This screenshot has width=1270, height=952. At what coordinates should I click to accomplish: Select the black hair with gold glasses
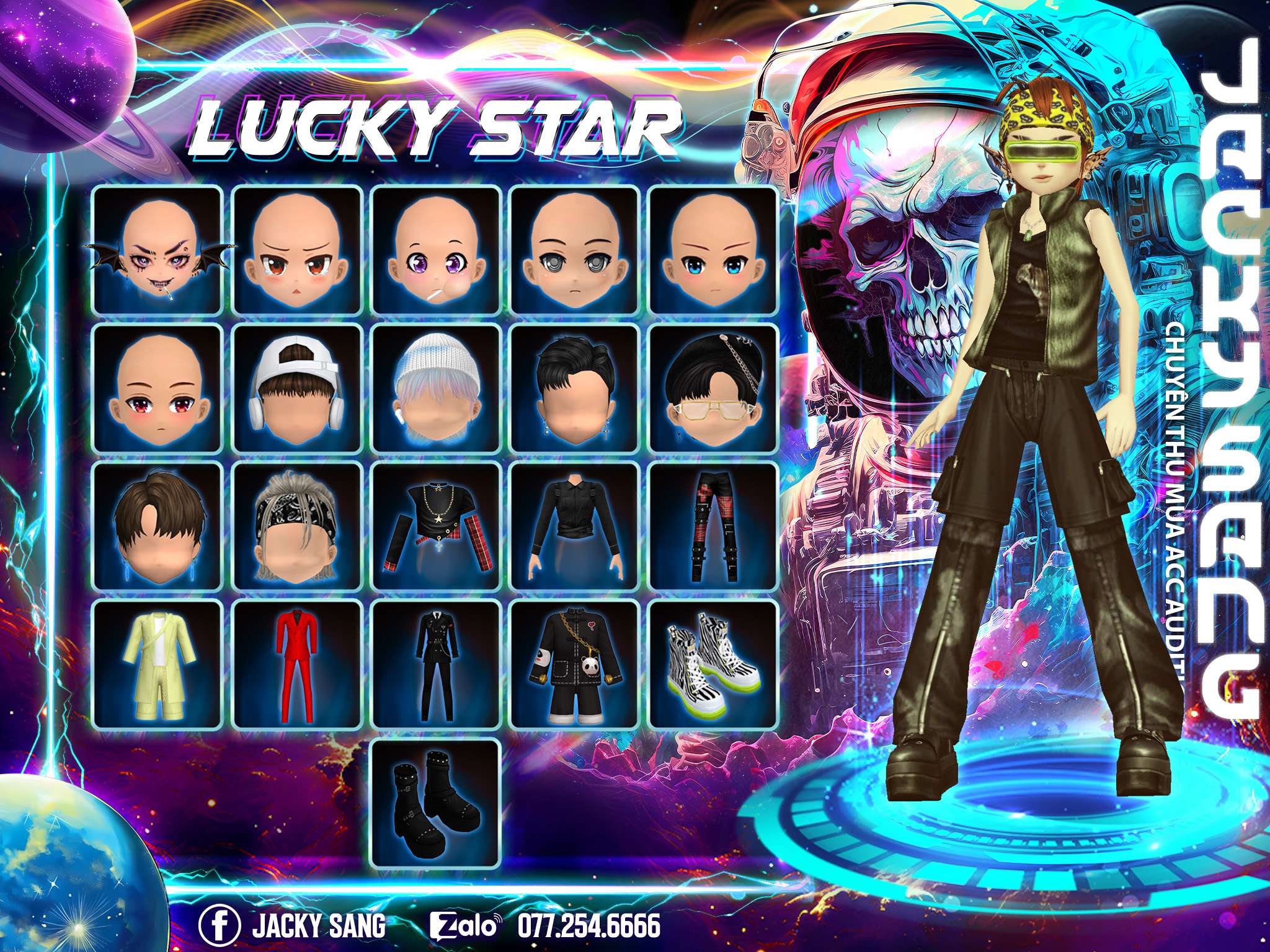tap(714, 389)
